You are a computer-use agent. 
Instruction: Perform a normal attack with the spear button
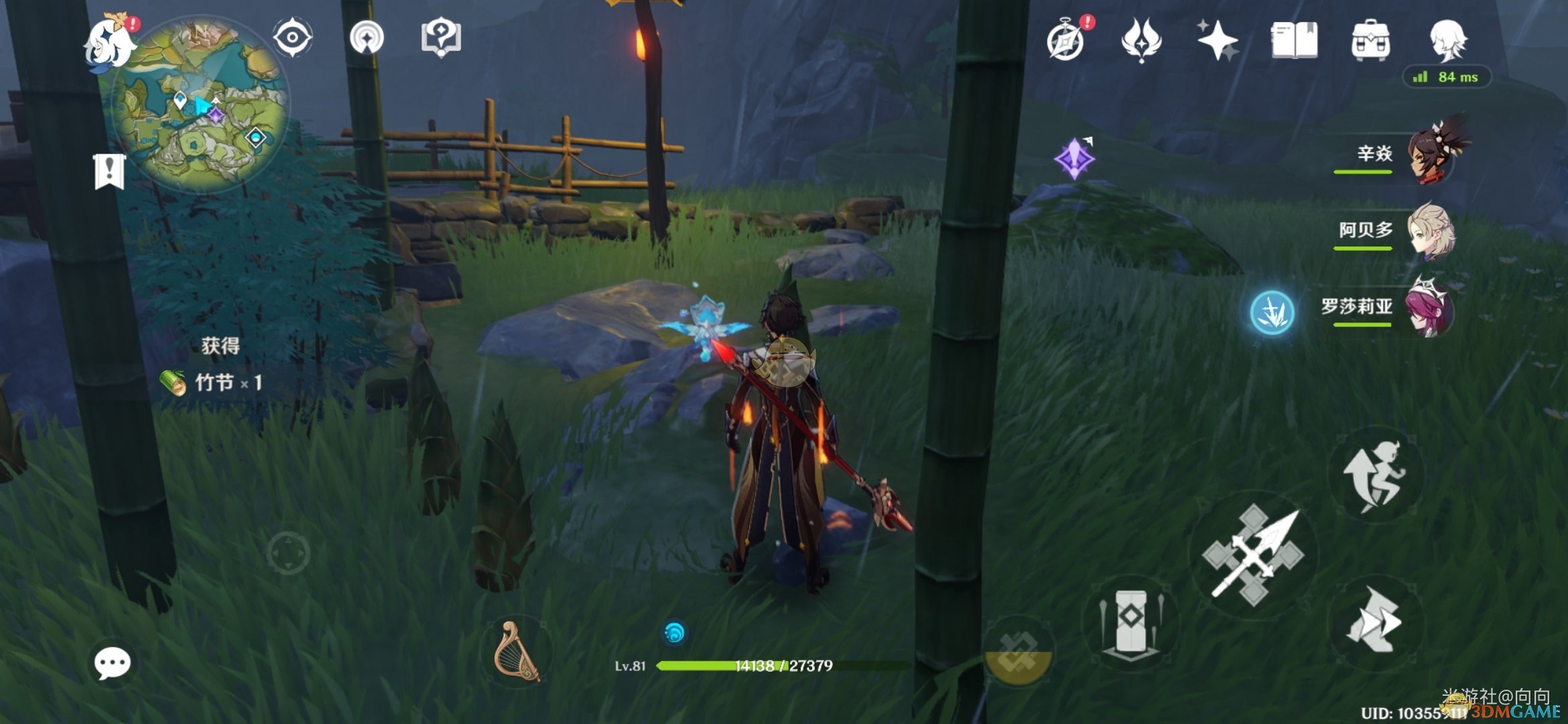[x=1253, y=555]
